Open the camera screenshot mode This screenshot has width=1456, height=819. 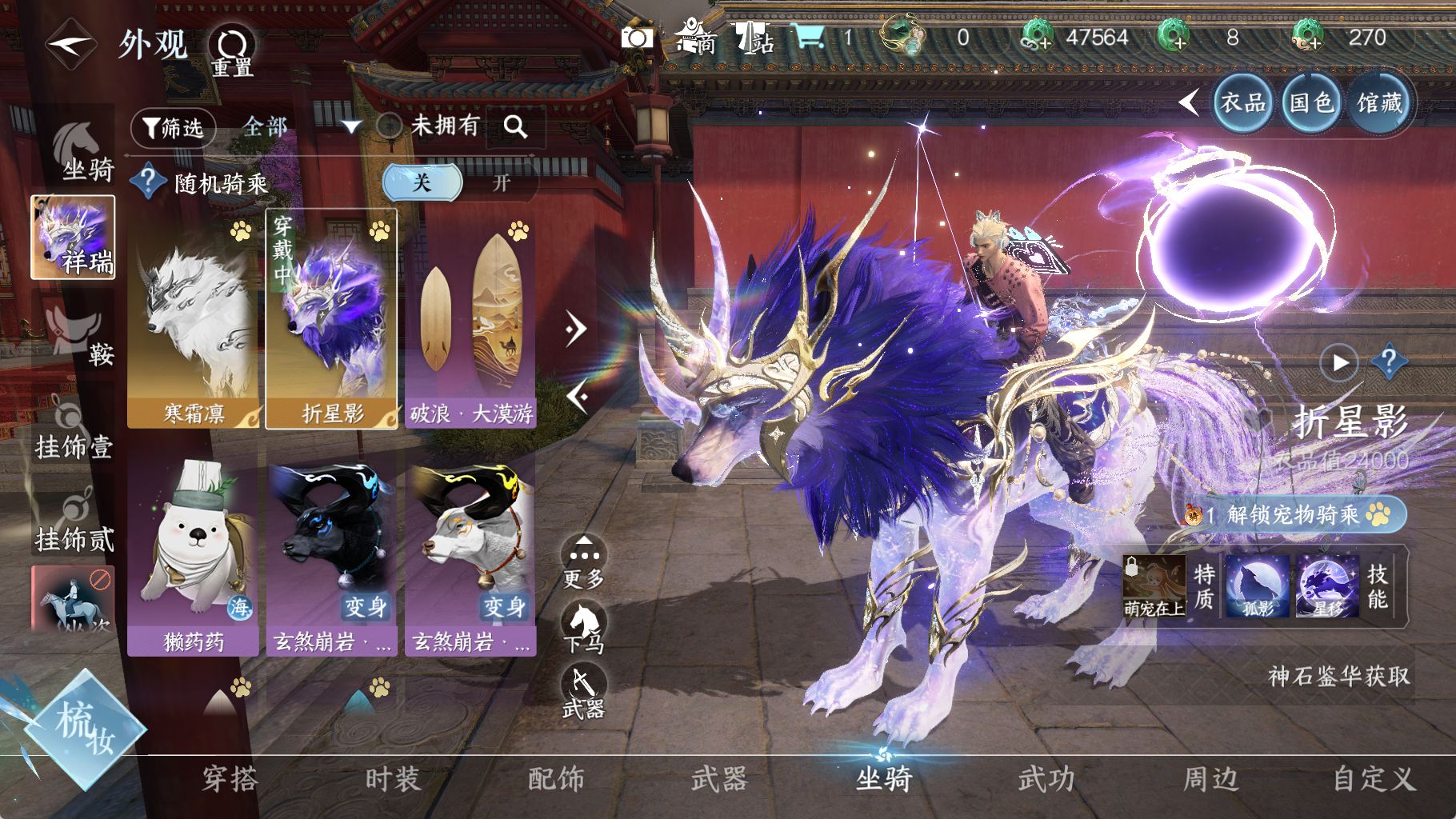click(637, 38)
